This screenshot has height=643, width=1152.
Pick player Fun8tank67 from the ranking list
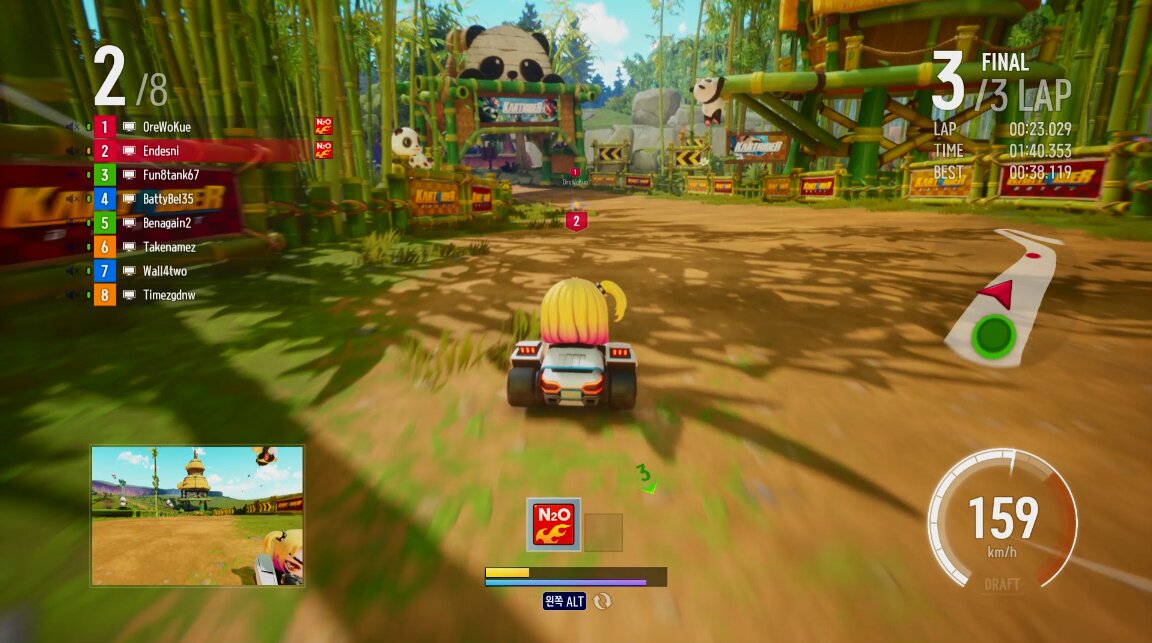pyautogui.click(x=170, y=175)
